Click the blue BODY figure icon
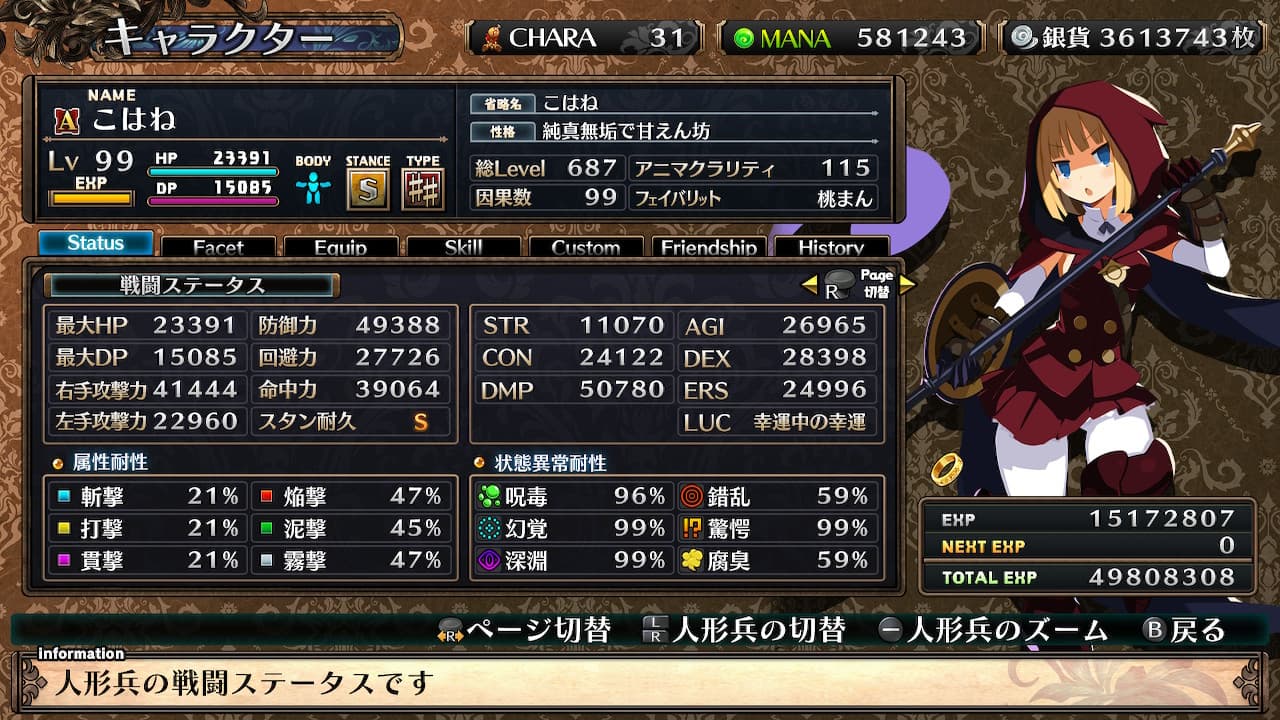Screen dimensions: 1280x720 [x=313, y=188]
